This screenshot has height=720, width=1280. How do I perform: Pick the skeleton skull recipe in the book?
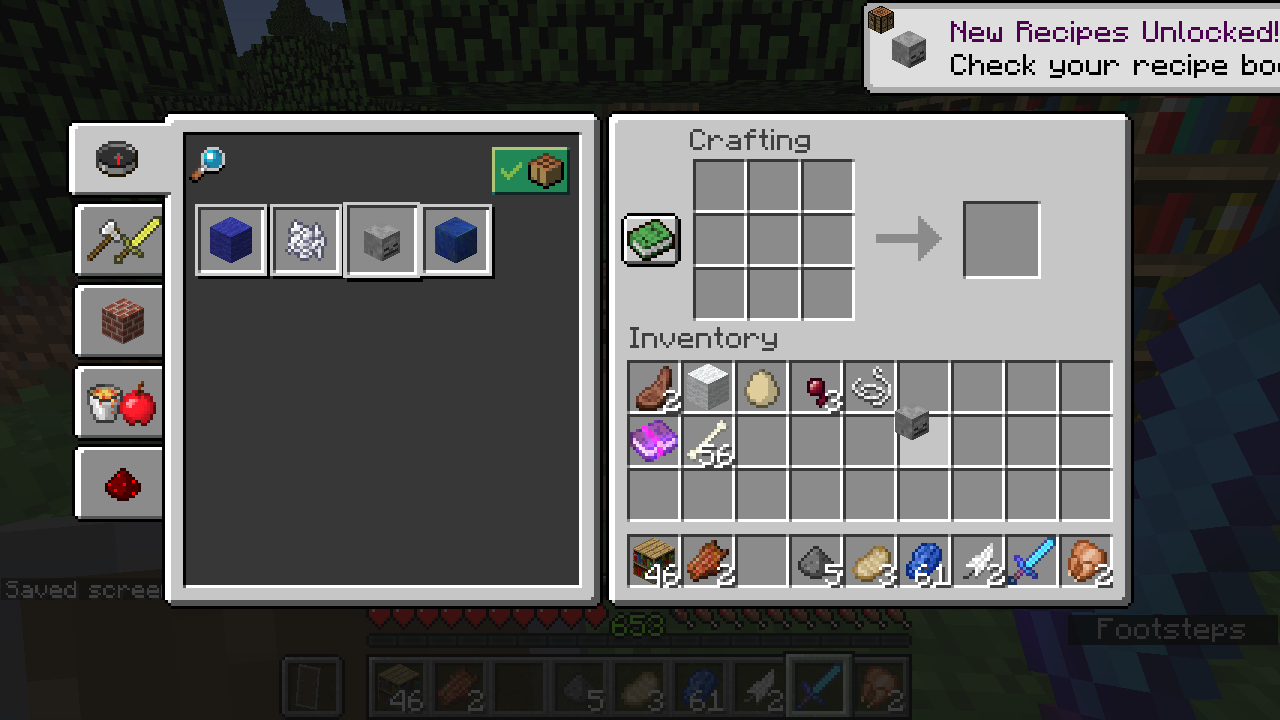click(x=382, y=240)
